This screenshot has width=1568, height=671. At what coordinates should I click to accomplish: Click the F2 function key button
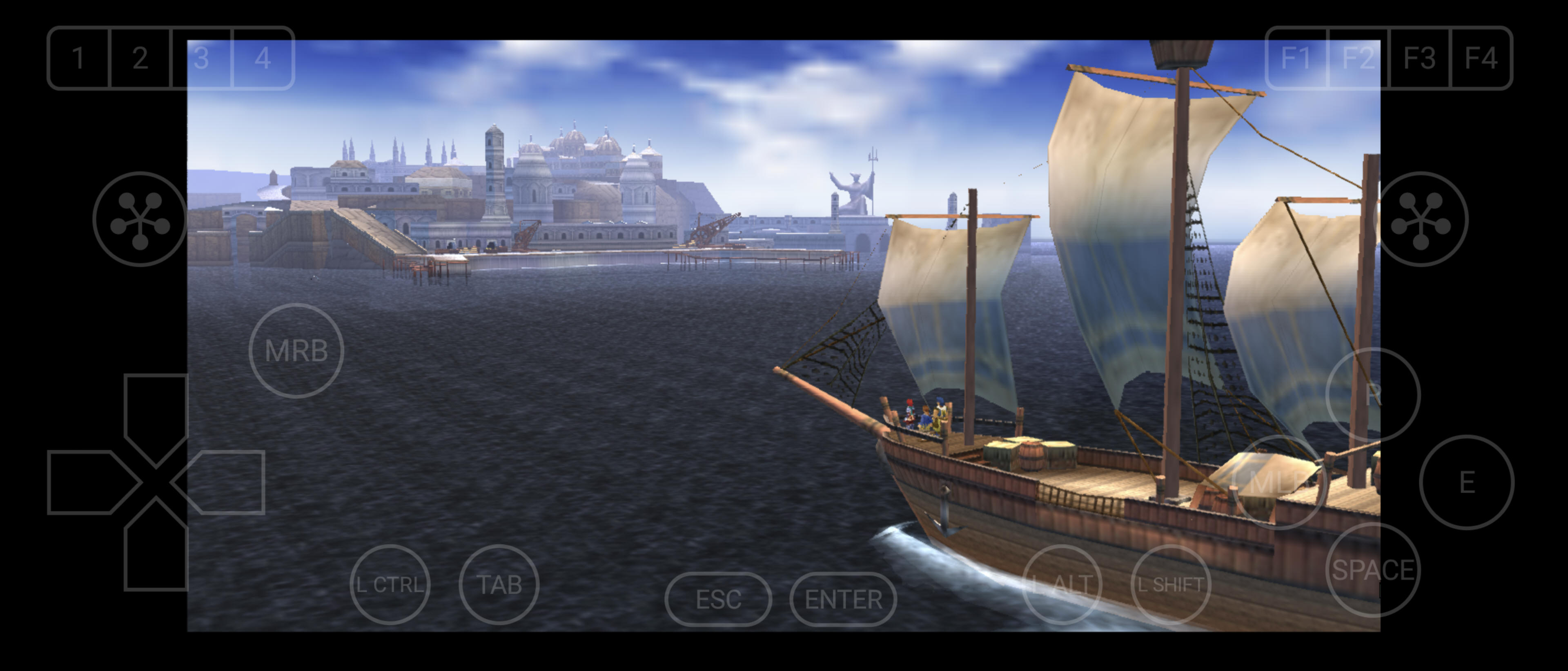(1359, 58)
